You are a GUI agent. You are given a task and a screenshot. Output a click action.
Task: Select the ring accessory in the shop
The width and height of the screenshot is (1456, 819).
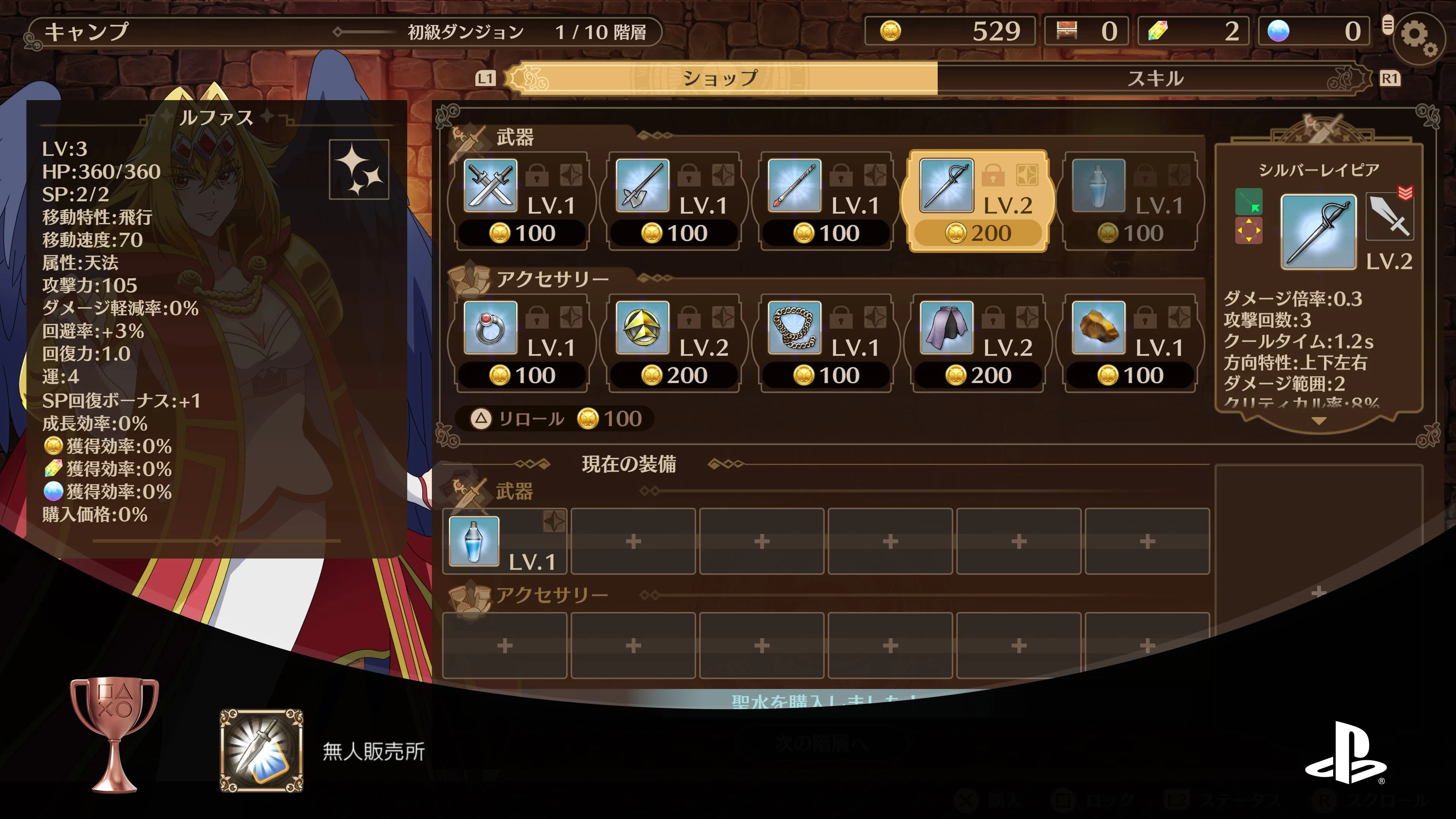pyautogui.click(x=490, y=331)
